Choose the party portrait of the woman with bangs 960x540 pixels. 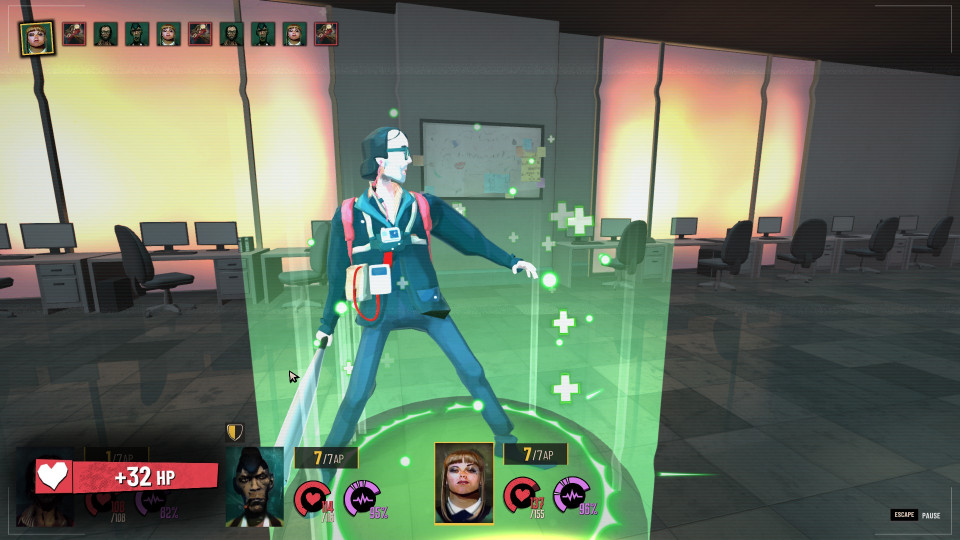[464, 483]
